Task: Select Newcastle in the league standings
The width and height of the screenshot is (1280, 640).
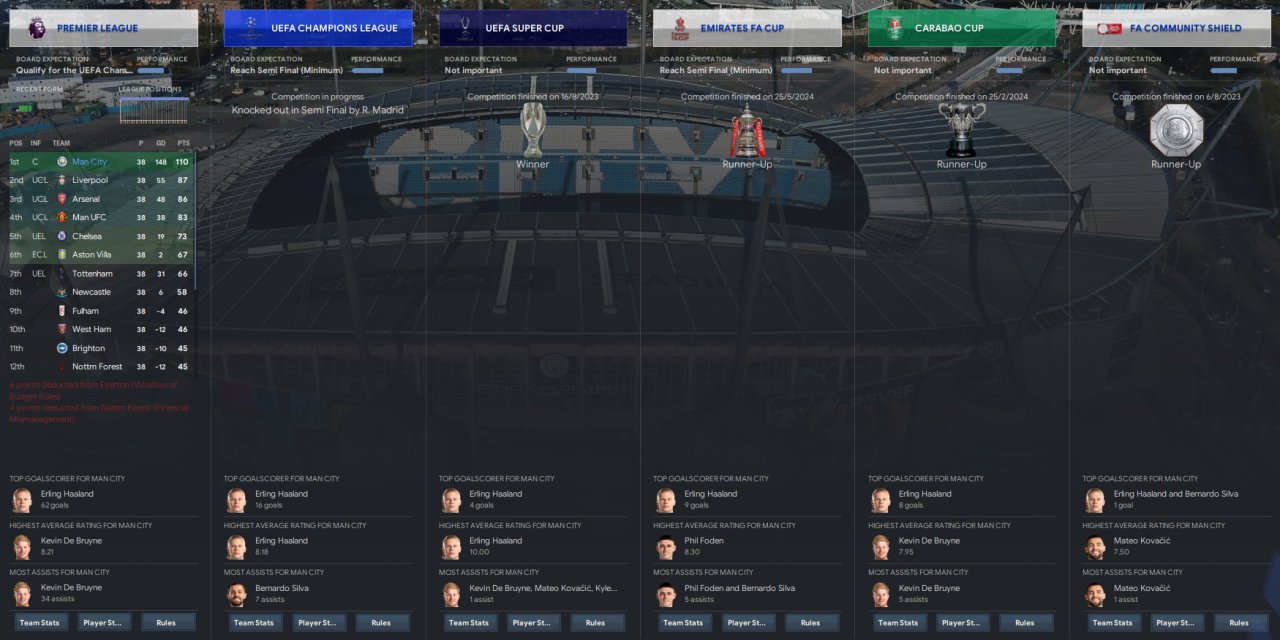Action: 91,292
